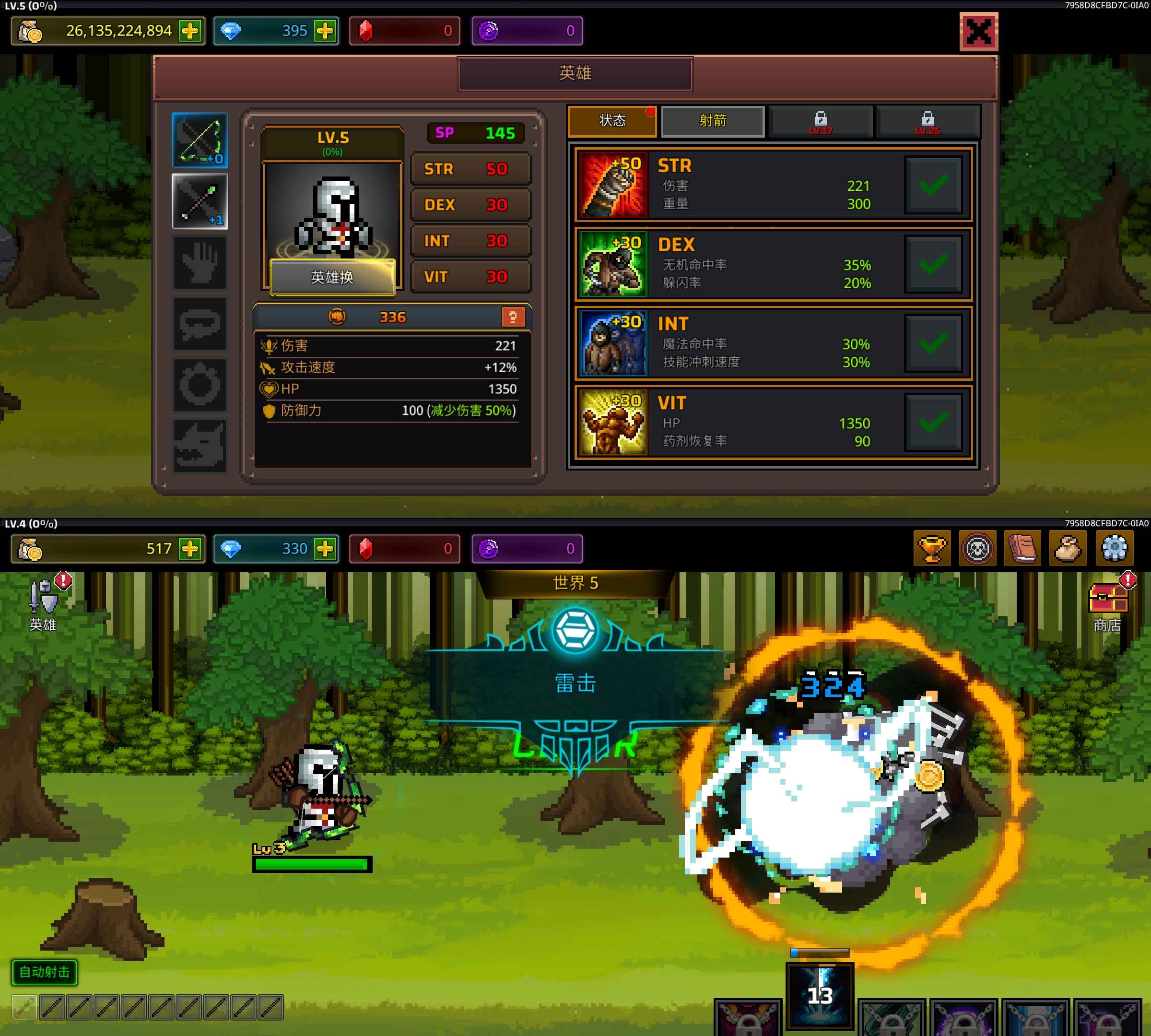Click the 英雄换 hero change button

point(332,277)
